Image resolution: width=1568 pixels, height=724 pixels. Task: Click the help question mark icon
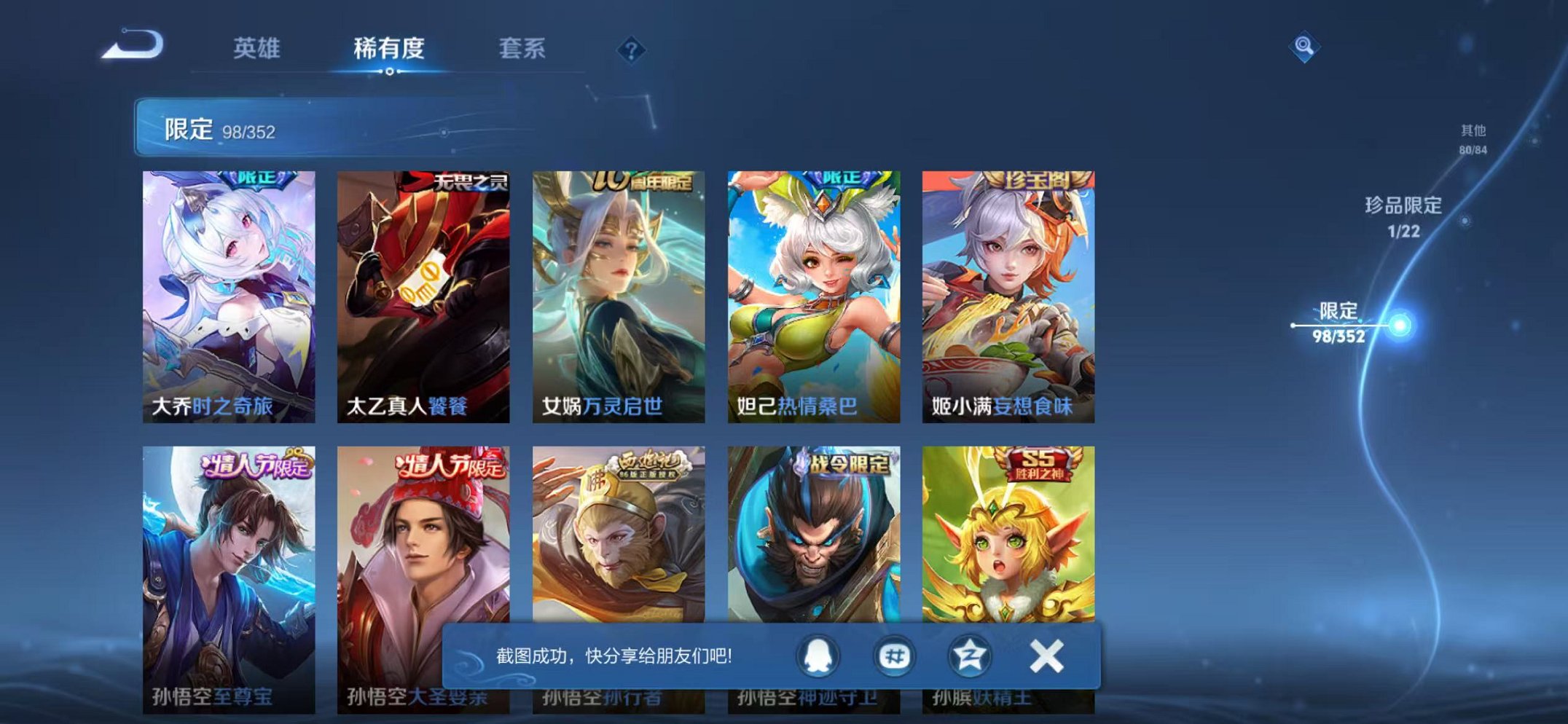tap(633, 50)
